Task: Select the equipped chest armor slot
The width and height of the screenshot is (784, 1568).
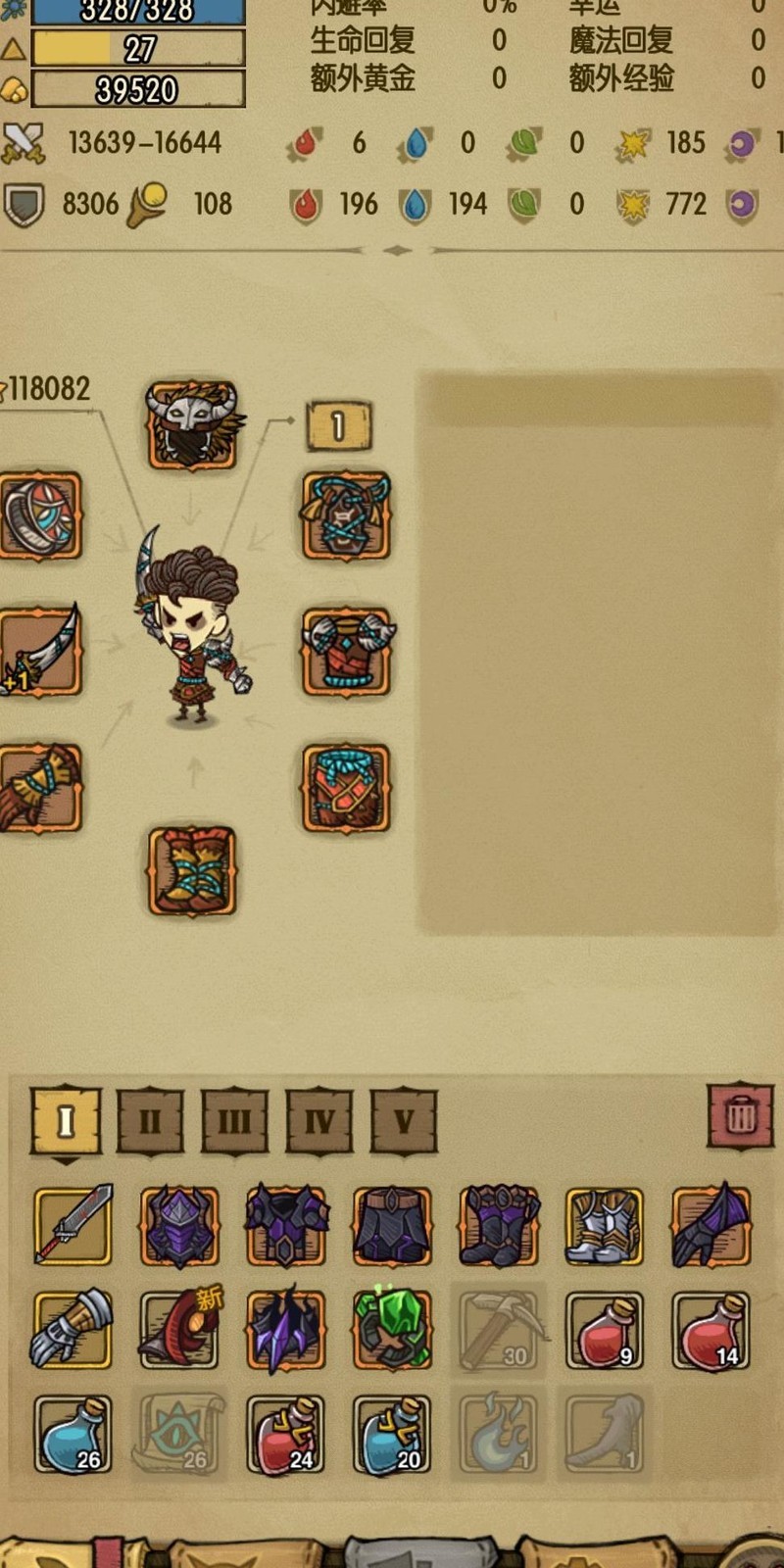Action: tap(346, 652)
